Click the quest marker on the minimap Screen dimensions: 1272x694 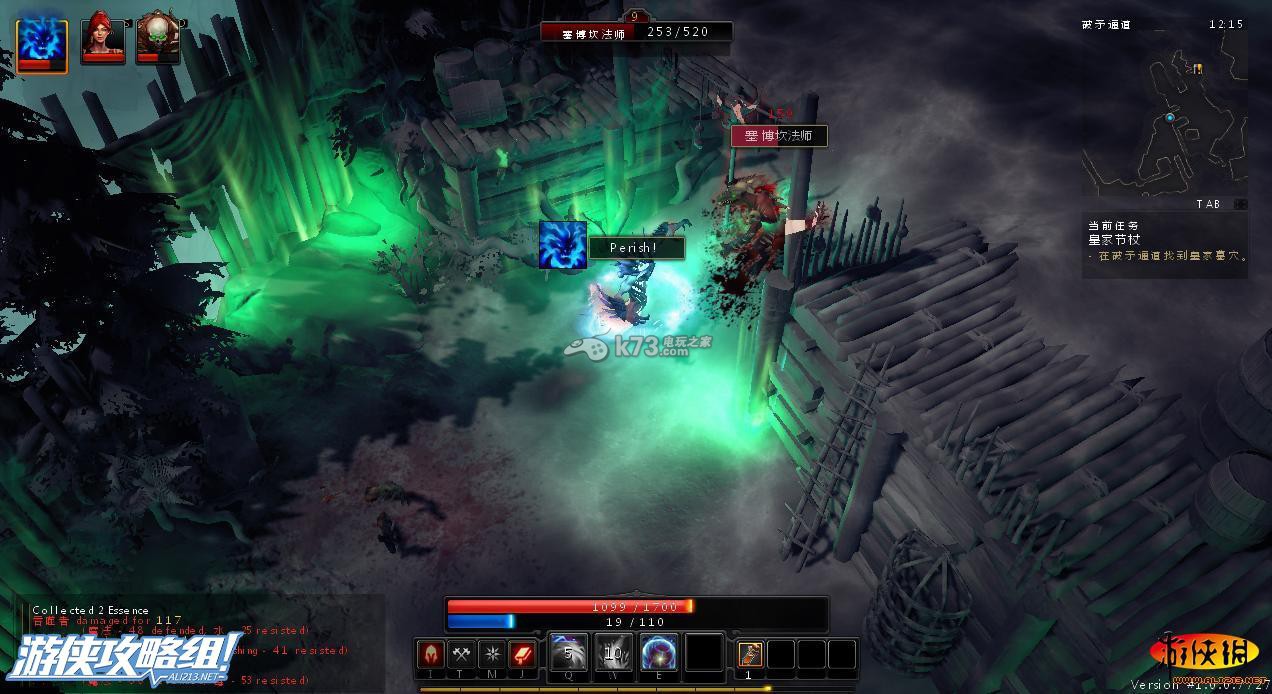click(1197, 68)
